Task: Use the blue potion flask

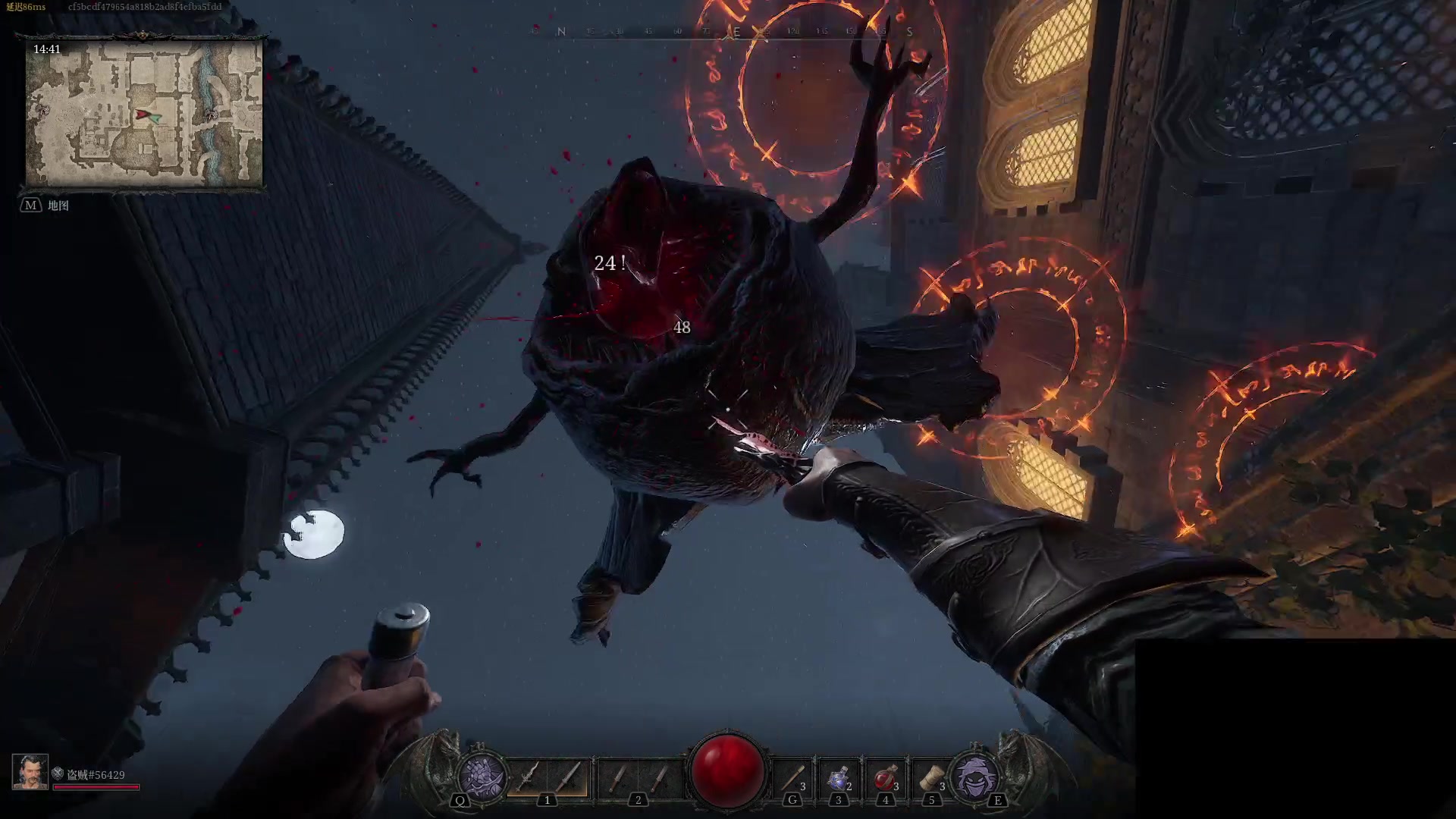Action: click(839, 778)
